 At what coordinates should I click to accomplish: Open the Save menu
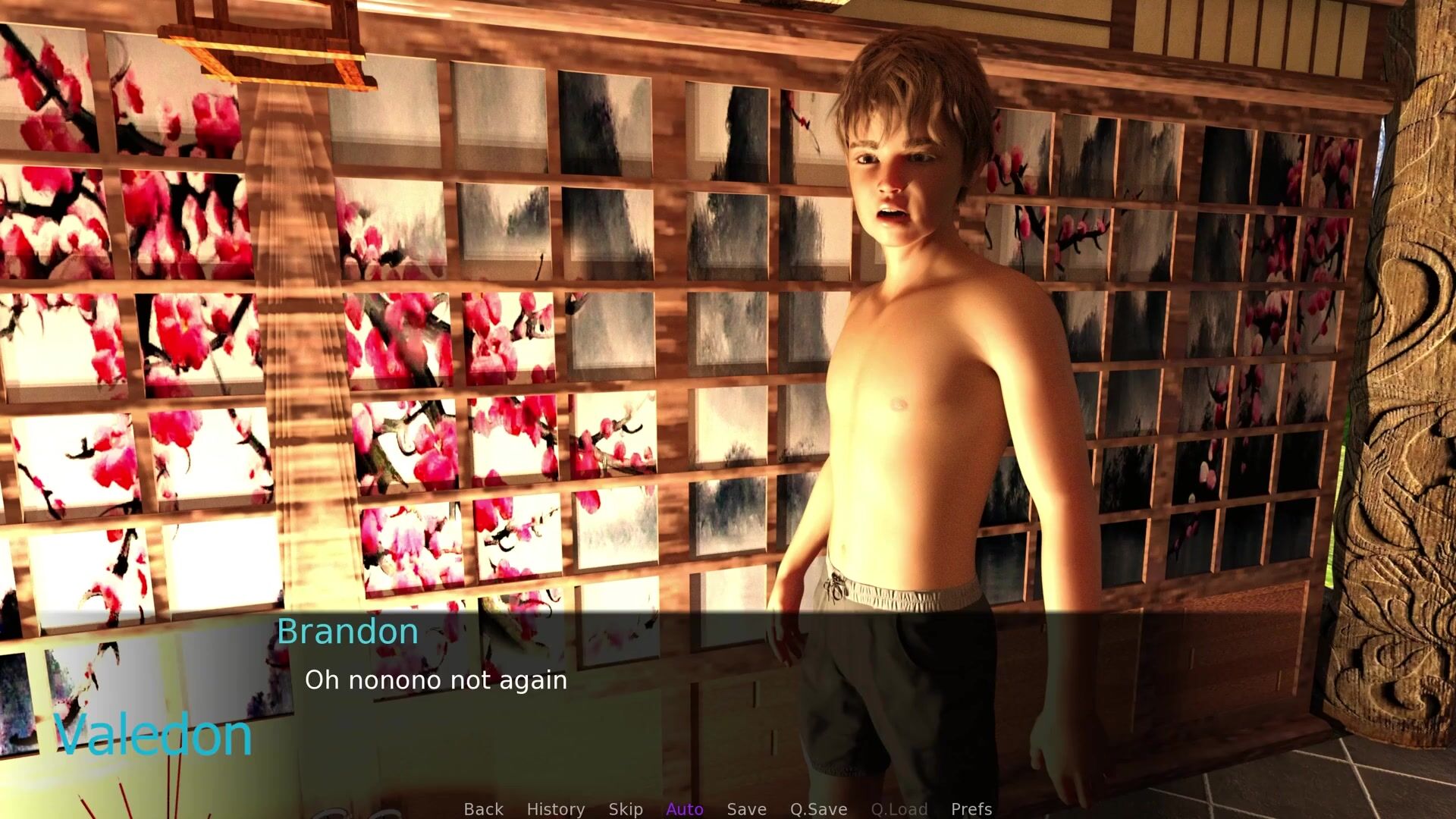746,809
